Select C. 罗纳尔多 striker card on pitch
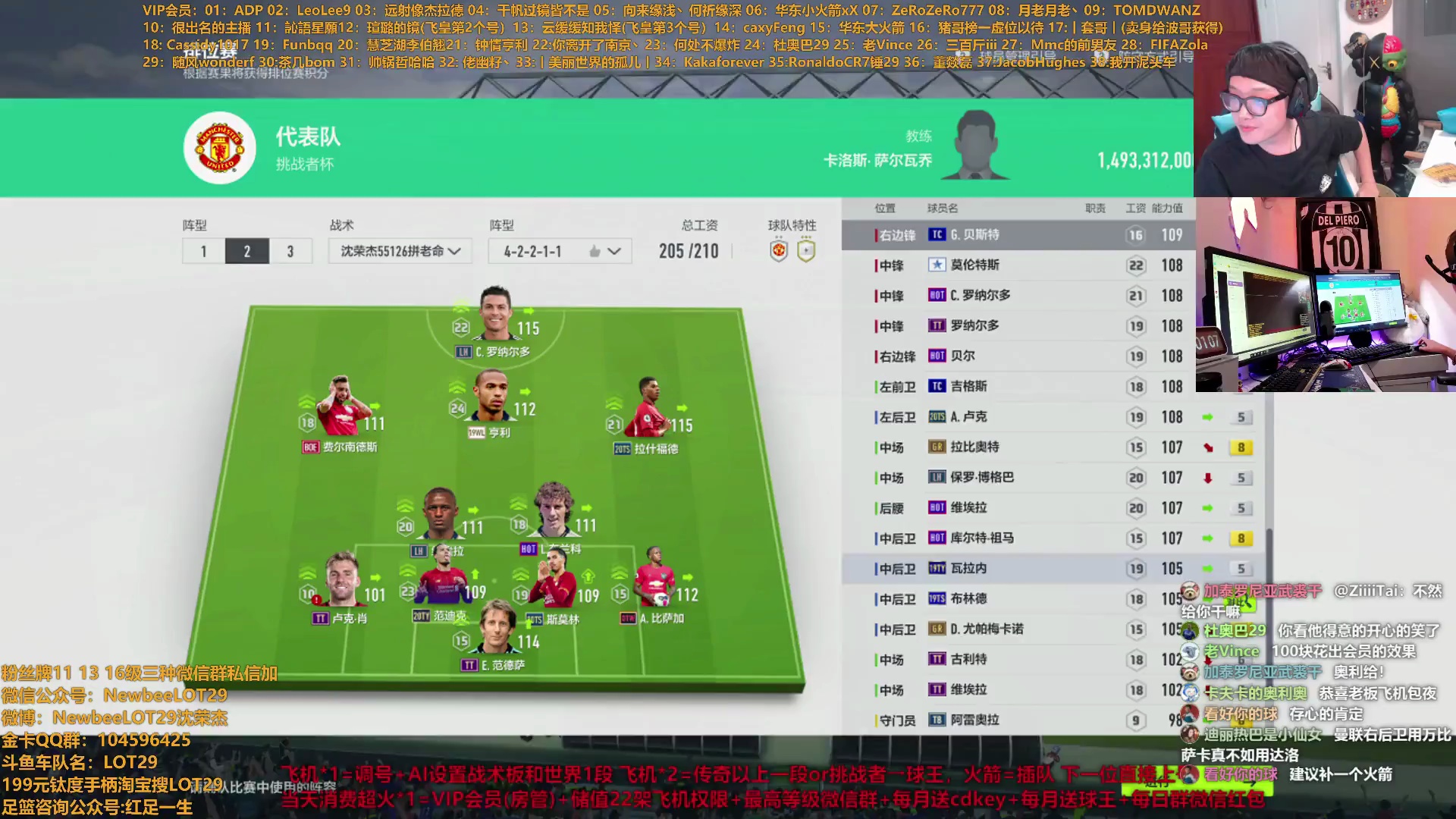The height and width of the screenshot is (819, 1456). pos(497,318)
